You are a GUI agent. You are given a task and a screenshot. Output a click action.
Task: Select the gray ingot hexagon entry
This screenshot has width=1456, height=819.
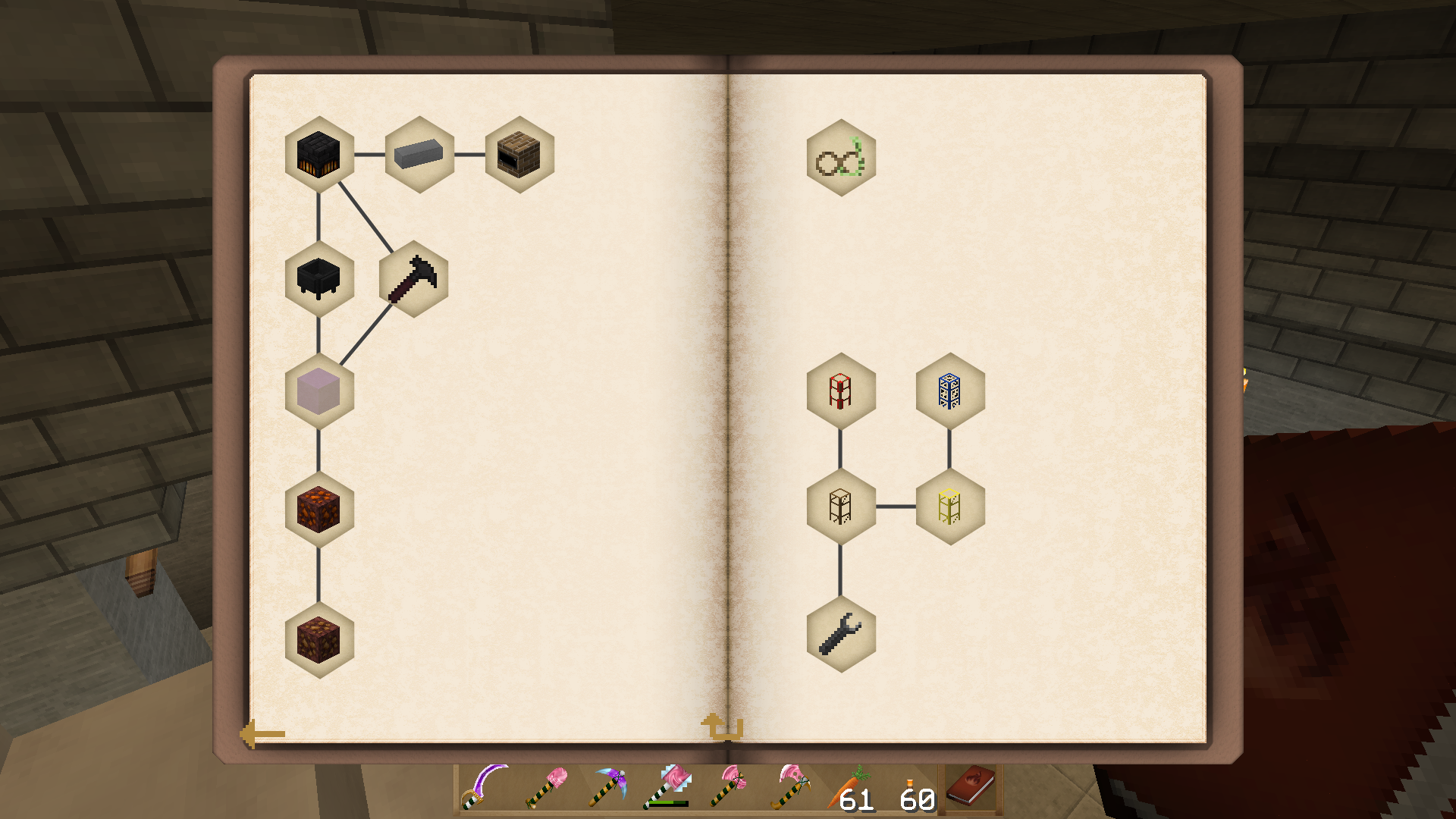419,155
